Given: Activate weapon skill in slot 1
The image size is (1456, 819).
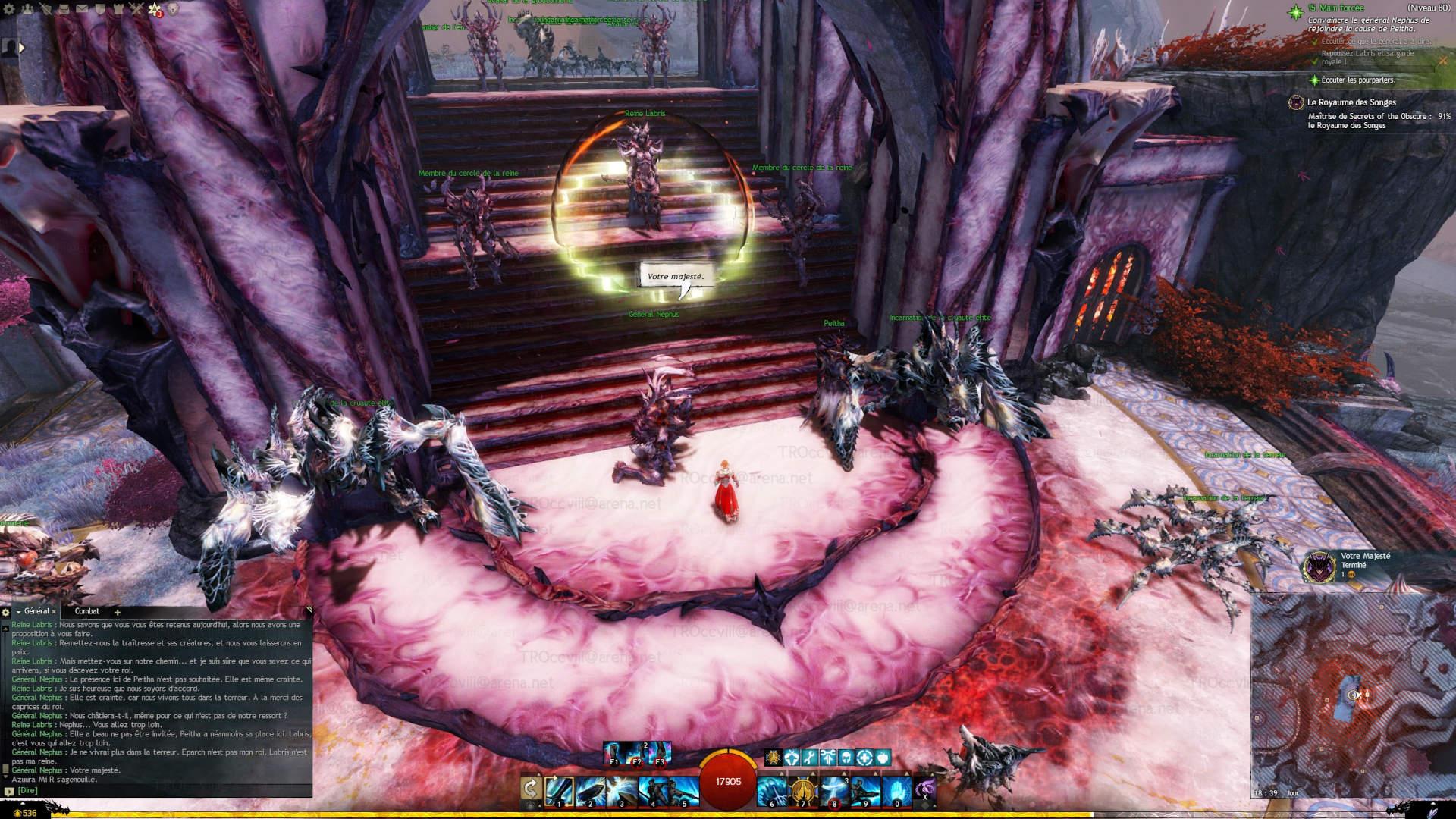Looking at the screenshot, I should tap(559, 790).
